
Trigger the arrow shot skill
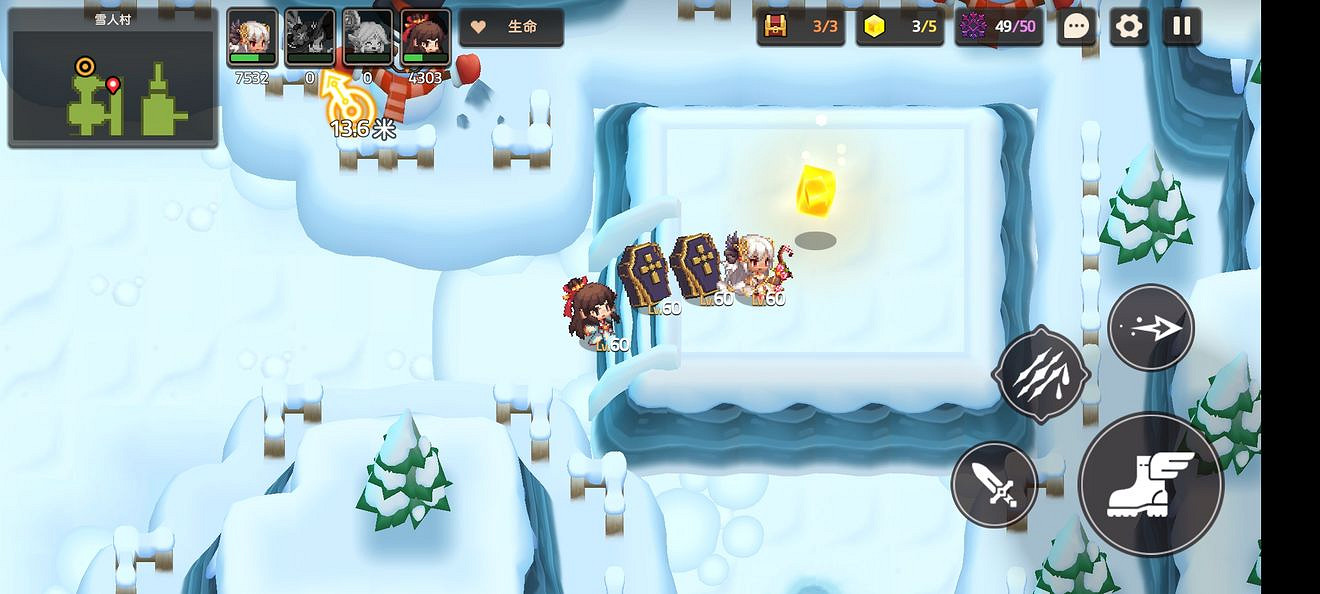(1151, 328)
